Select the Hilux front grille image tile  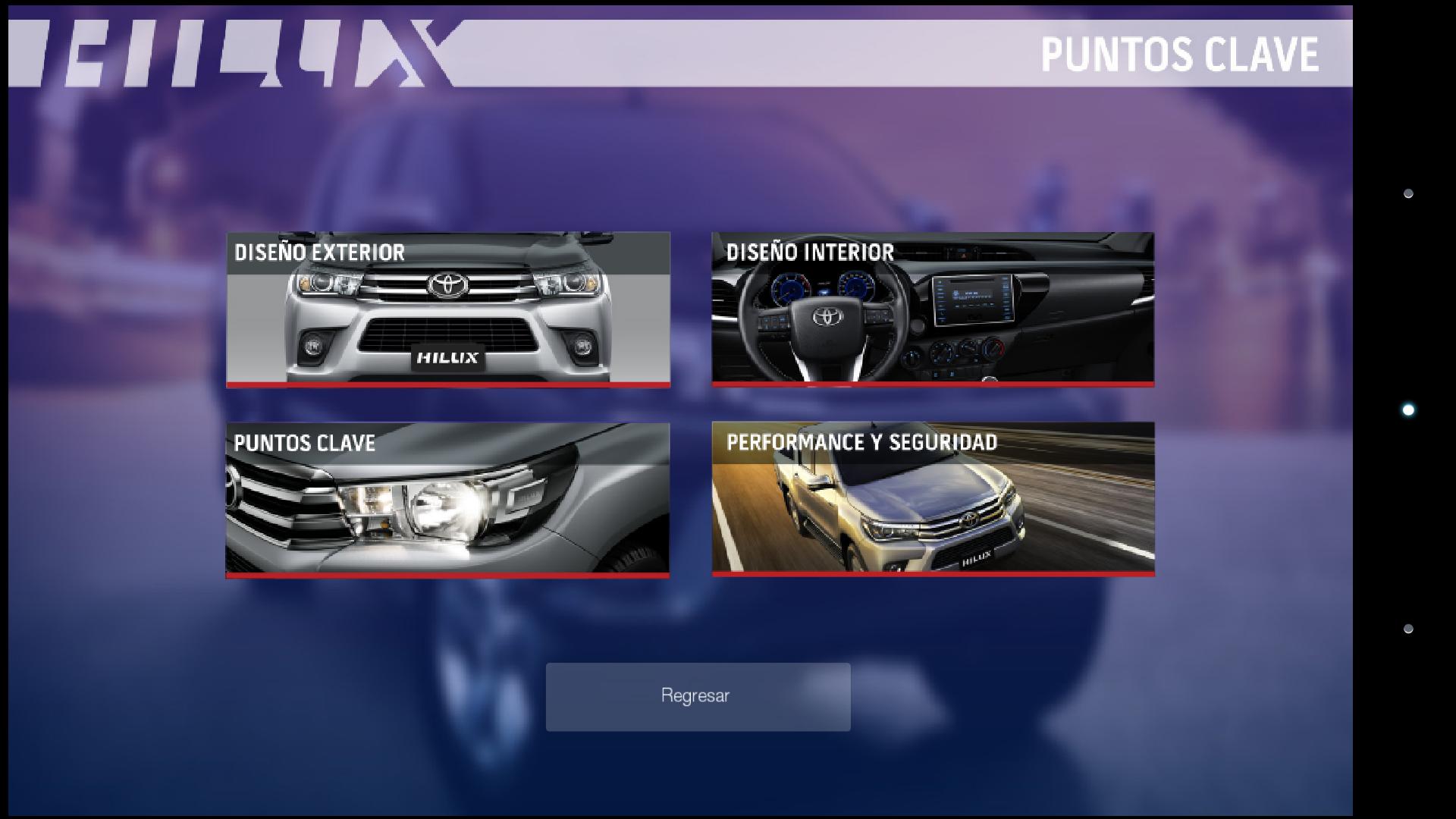point(447,326)
